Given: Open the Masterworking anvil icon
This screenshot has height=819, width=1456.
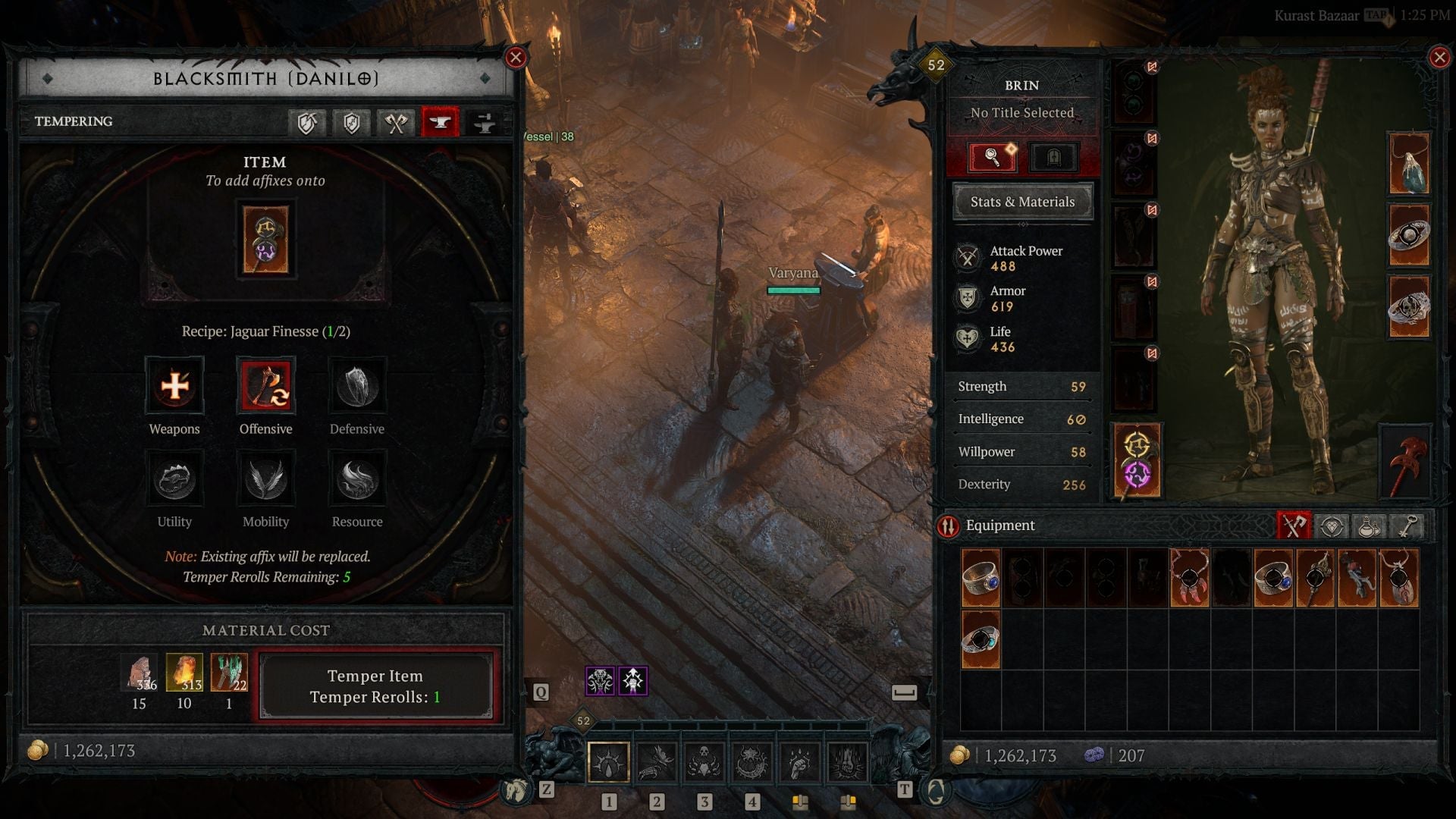Looking at the screenshot, I should [x=483, y=121].
